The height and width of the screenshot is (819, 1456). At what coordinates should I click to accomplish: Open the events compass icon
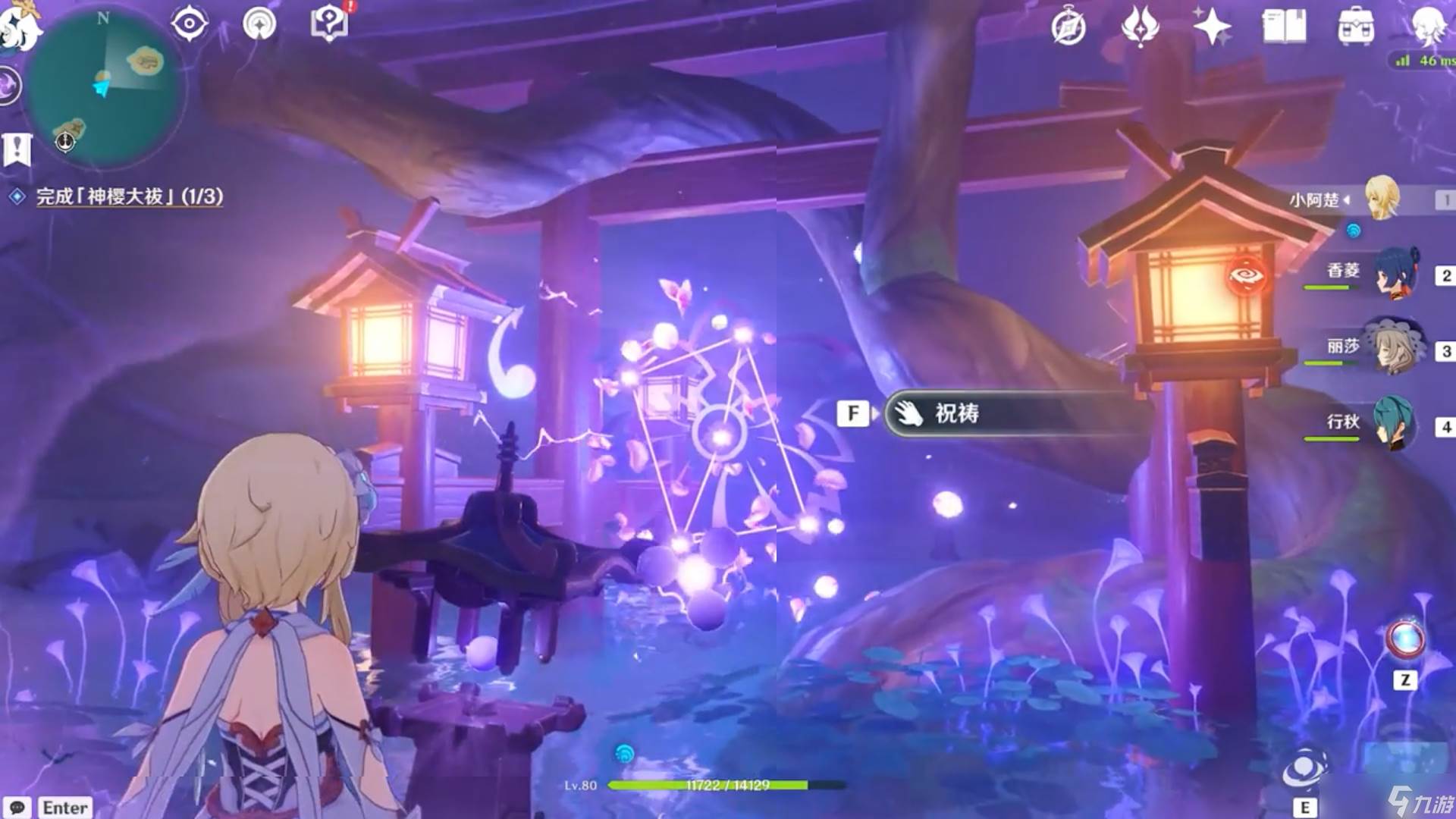click(1068, 27)
